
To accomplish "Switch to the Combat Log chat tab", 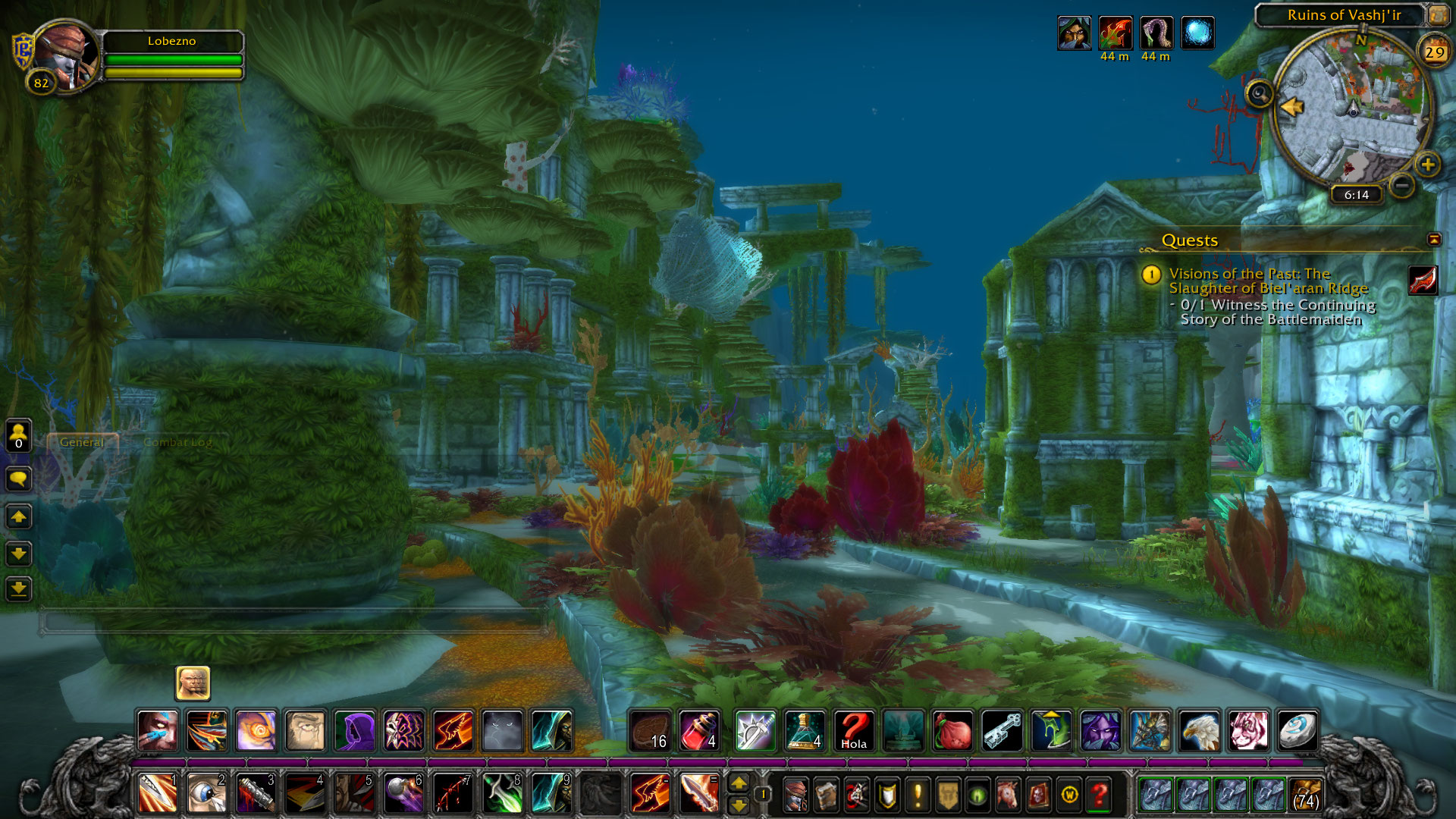I will point(177,442).
